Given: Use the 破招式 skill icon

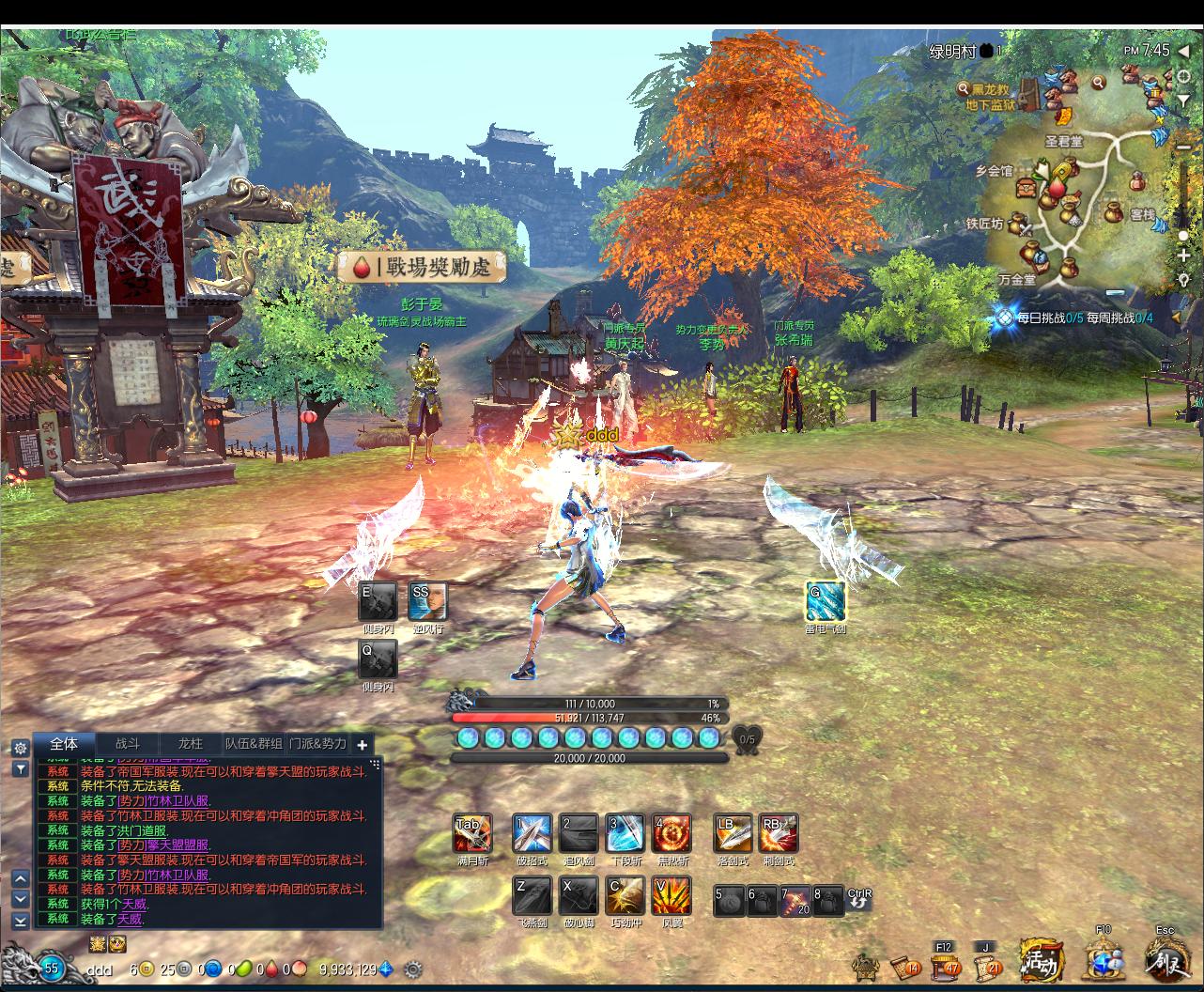Looking at the screenshot, I should tap(532, 833).
